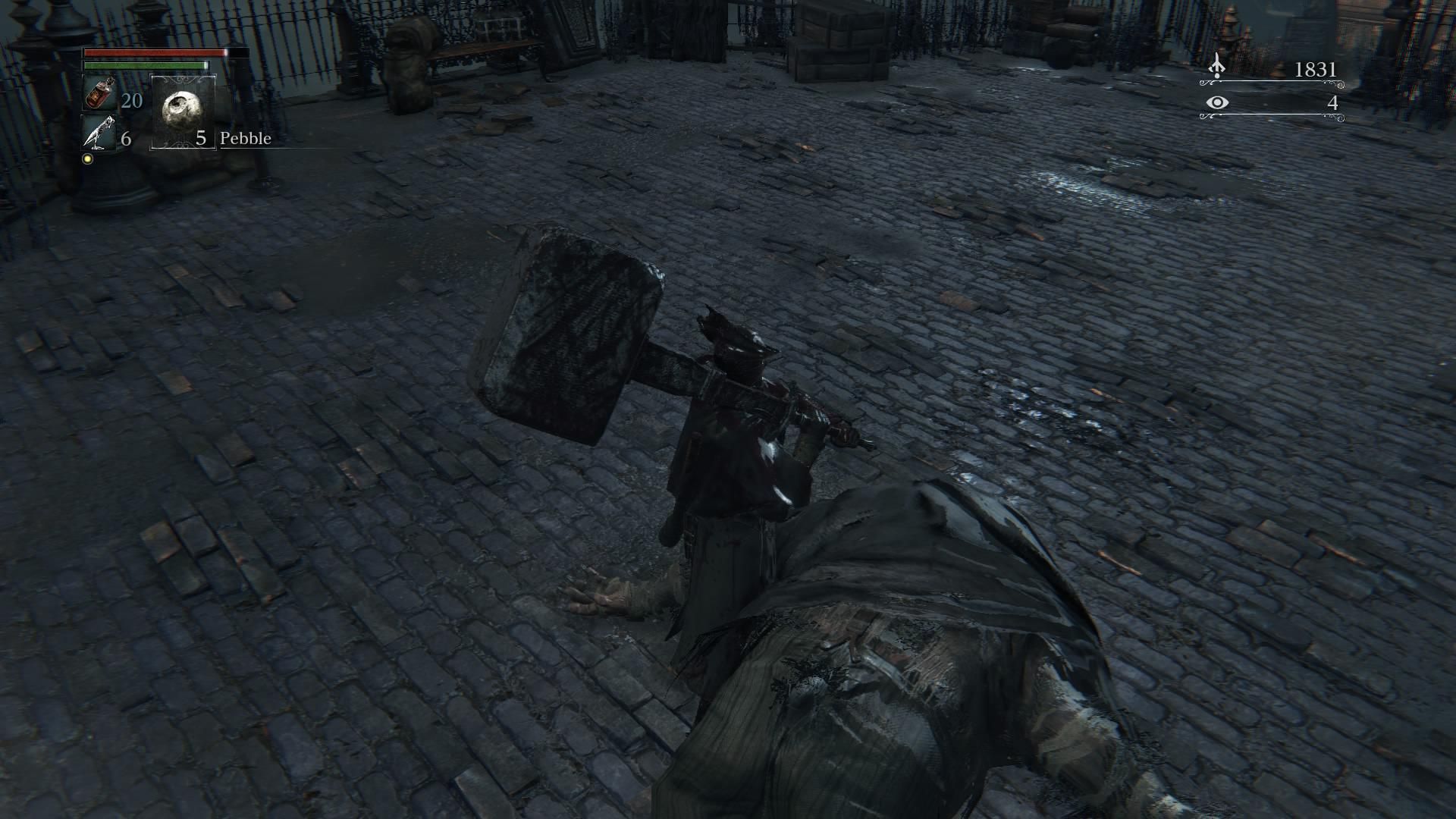Toggle the Insight counter showing 4

(1333, 104)
